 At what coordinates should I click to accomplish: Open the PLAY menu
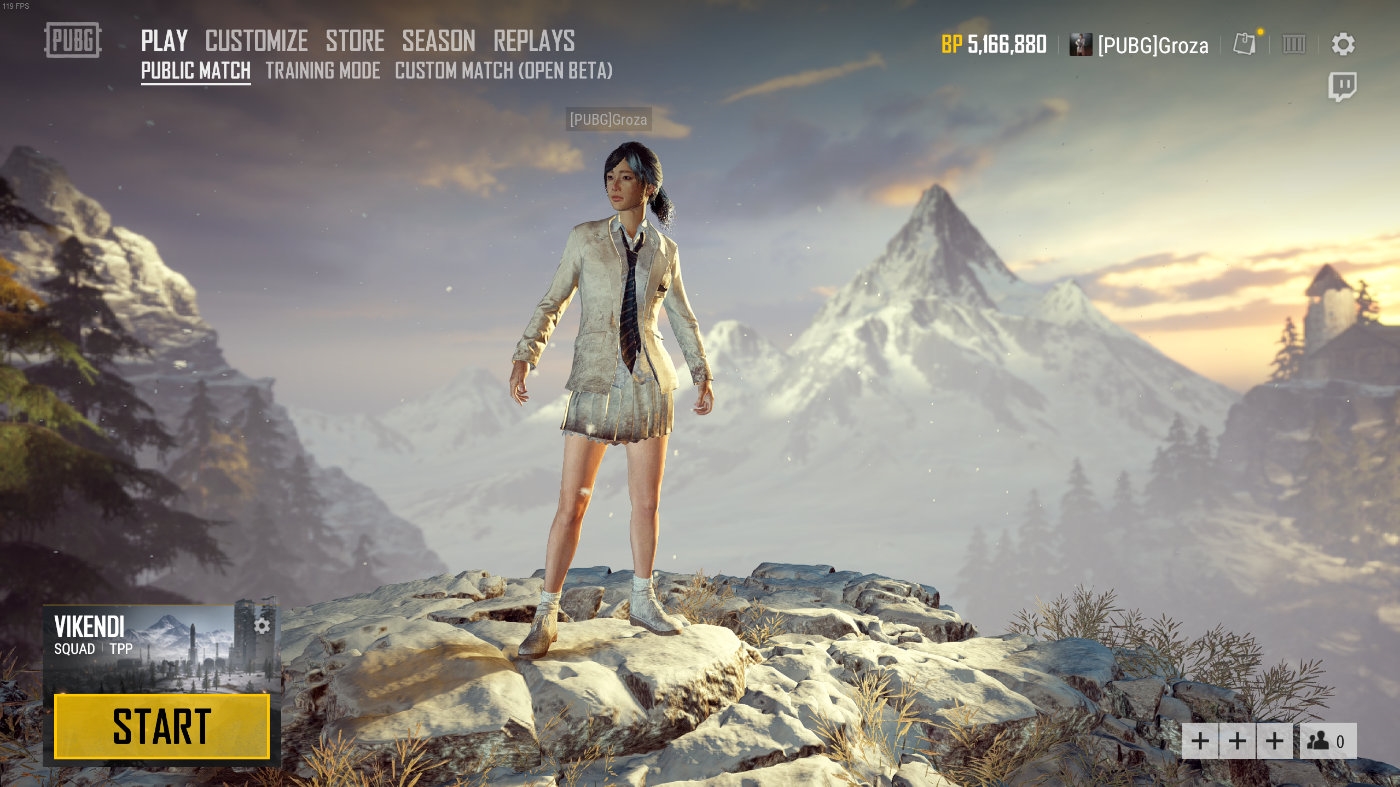click(x=164, y=41)
